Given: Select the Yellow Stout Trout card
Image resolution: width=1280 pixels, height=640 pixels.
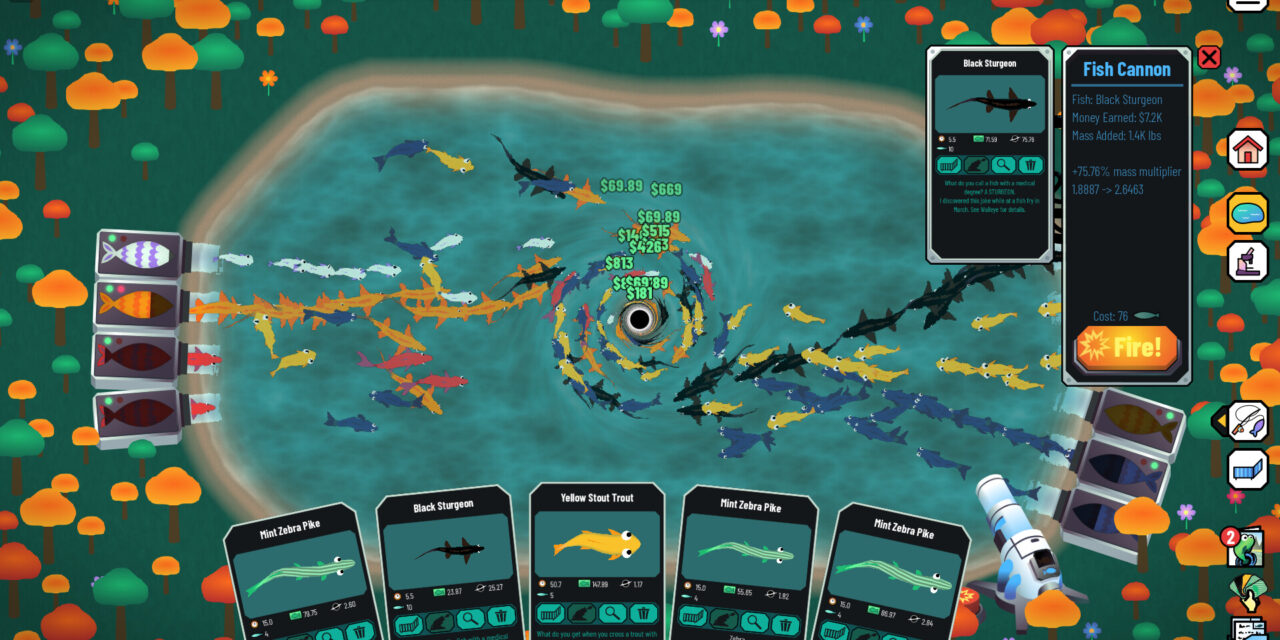Looking at the screenshot, I should 597,543.
